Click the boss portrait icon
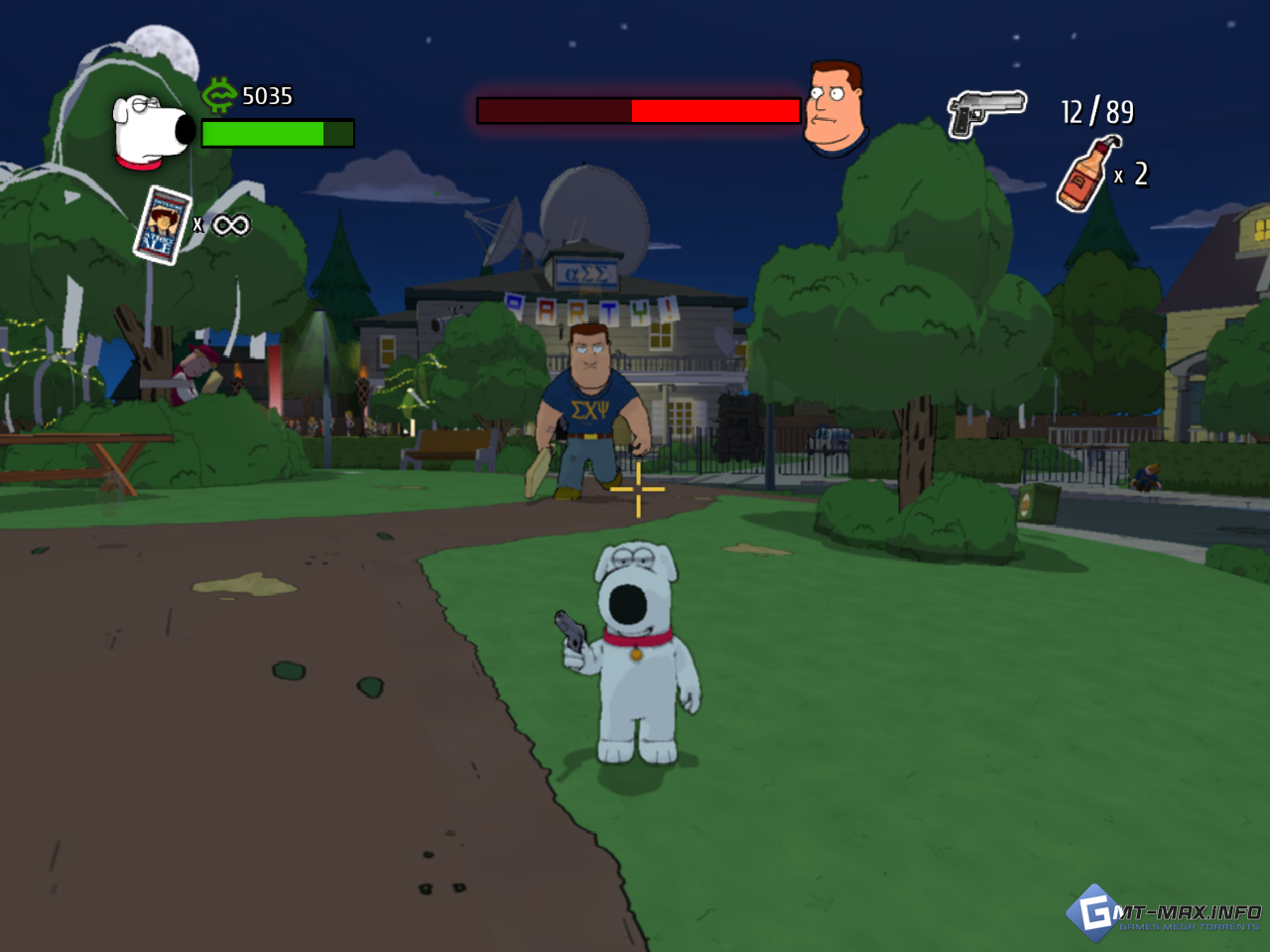The image size is (1270, 952). [x=834, y=108]
